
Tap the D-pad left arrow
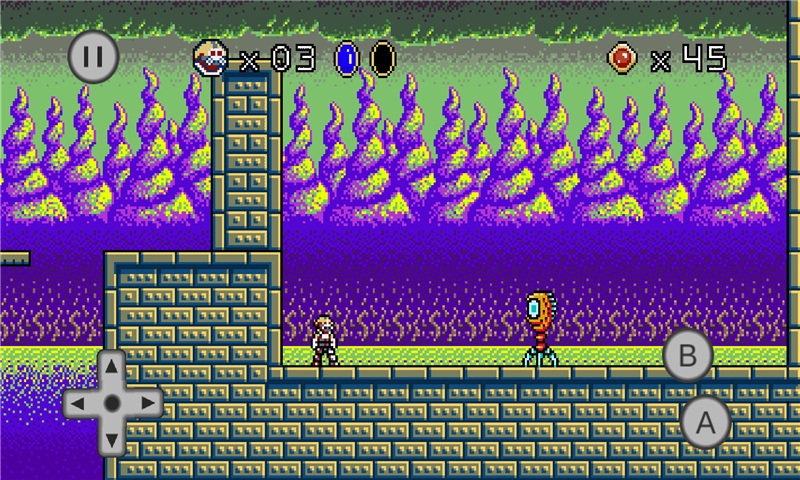79,403
